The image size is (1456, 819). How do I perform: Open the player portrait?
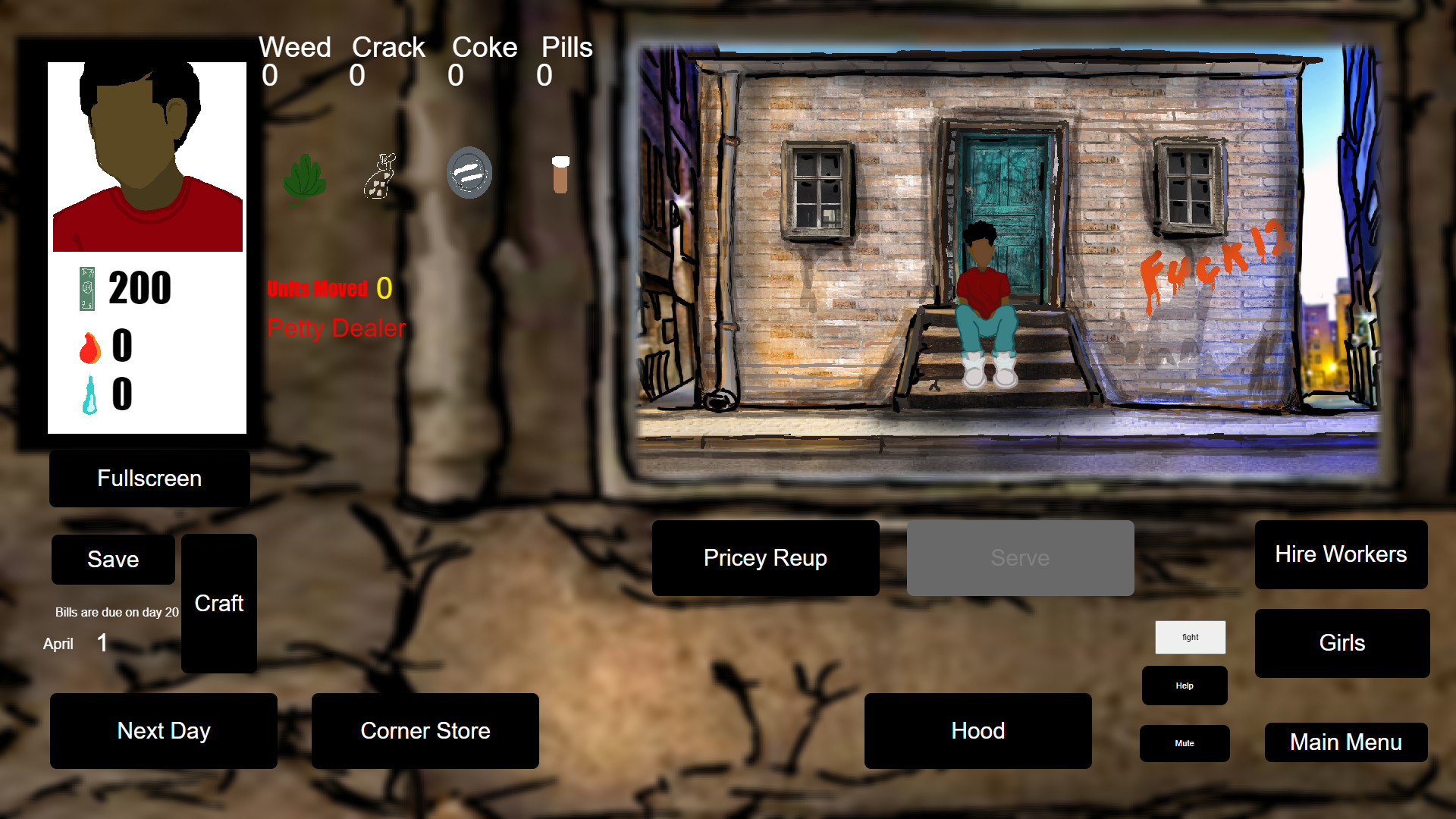coord(147,155)
